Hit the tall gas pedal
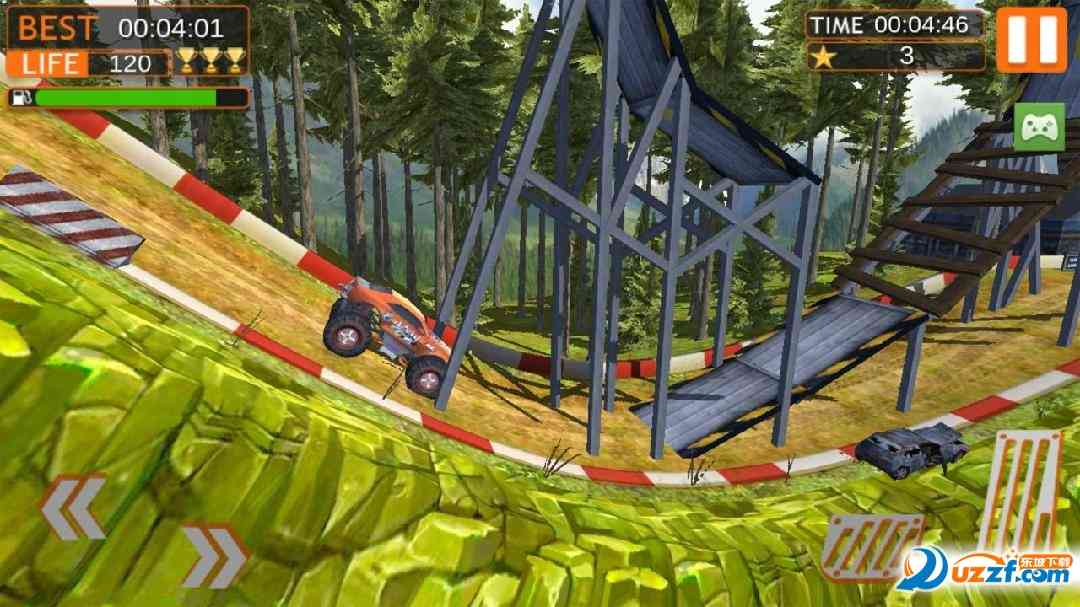The width and height of the screenshot is (1080, 607). (x=1020, y=490)
